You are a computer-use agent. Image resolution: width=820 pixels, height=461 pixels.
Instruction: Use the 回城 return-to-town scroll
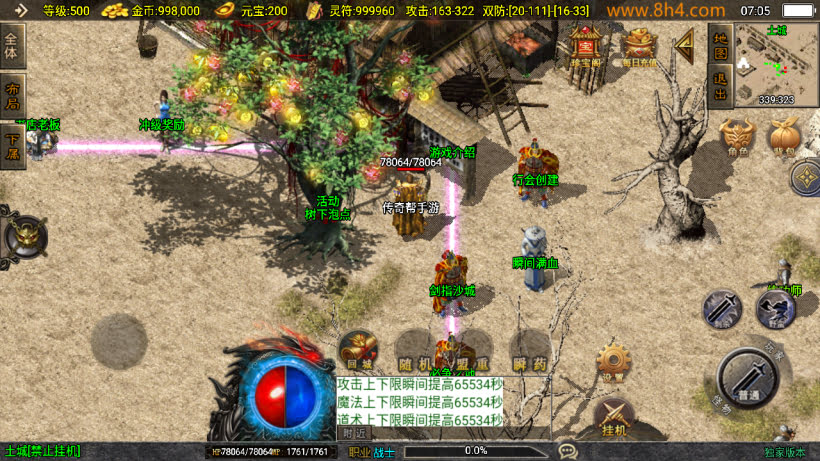pos(358,352)
